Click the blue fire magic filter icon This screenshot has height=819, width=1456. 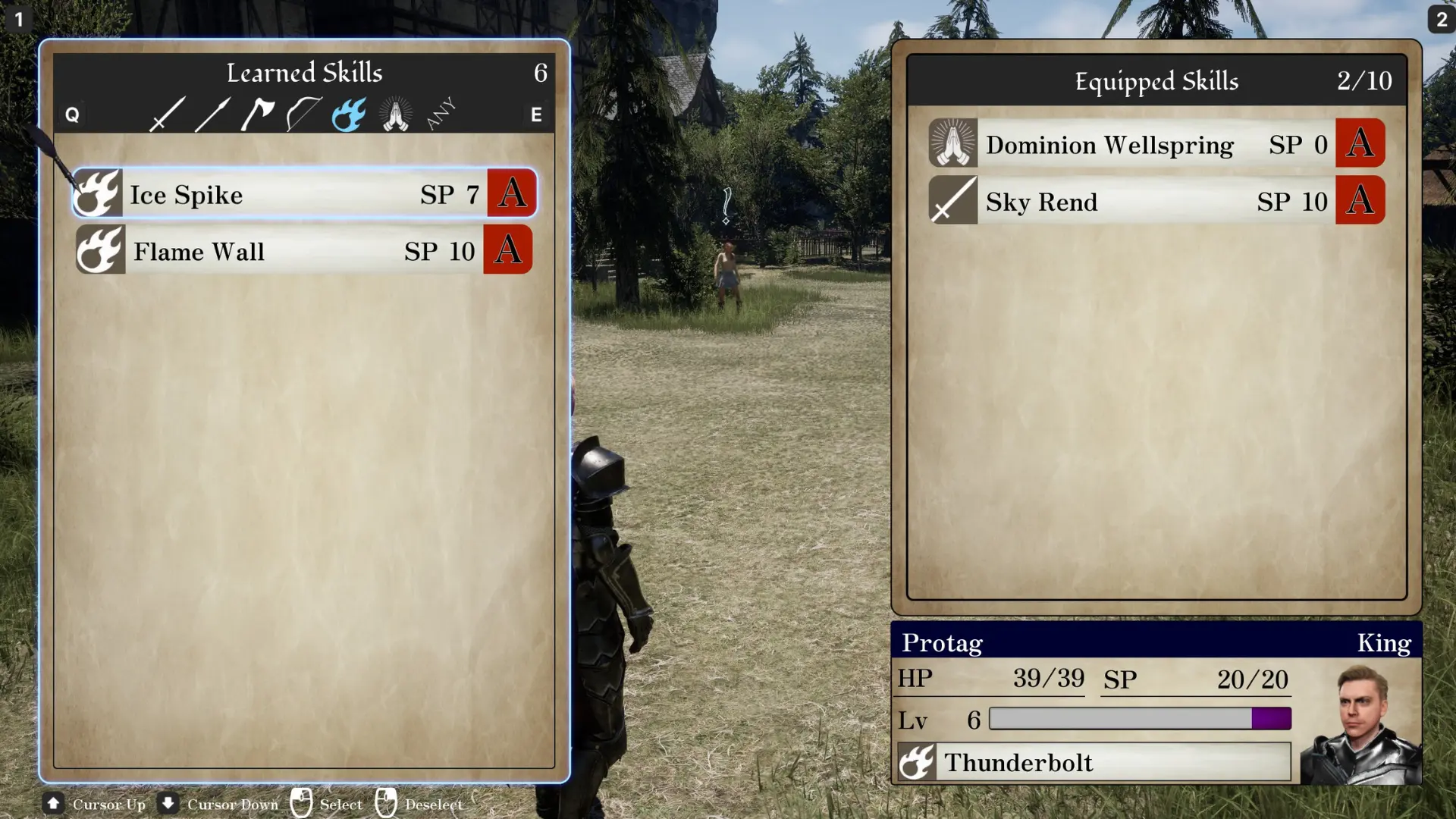348,113
